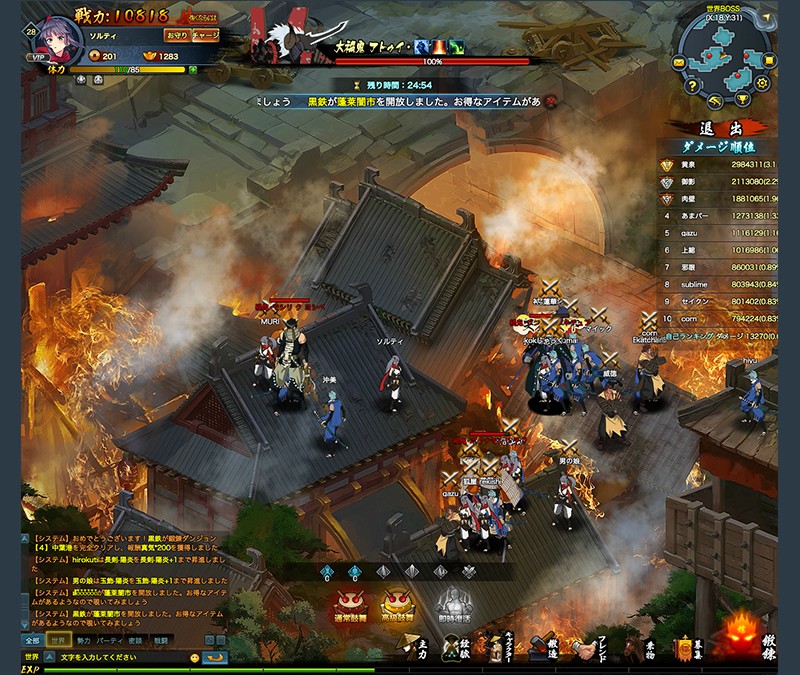Switch to the 勢力 chat tab
The image size is (800, 675).
(83, 639)
